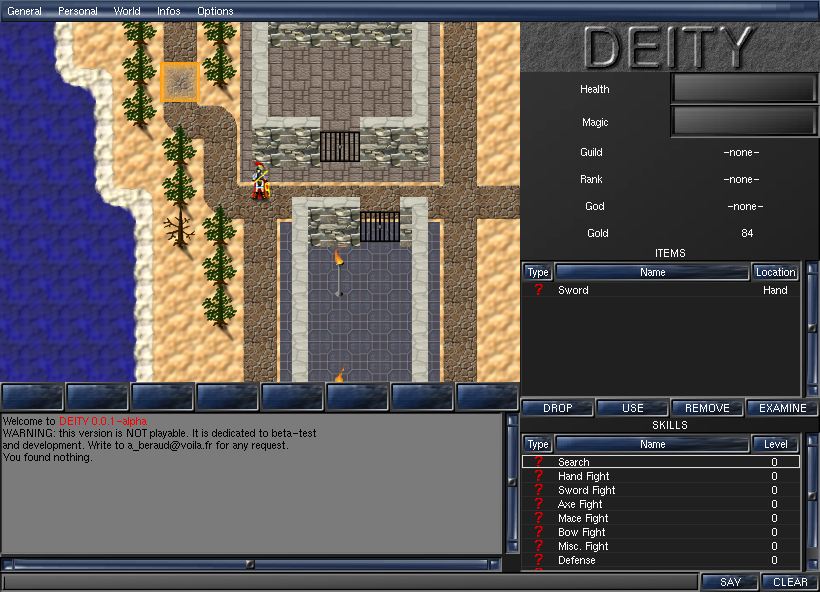Open the Personal menu
This screenshot has height=592, width=820.
tap(78, 11)
